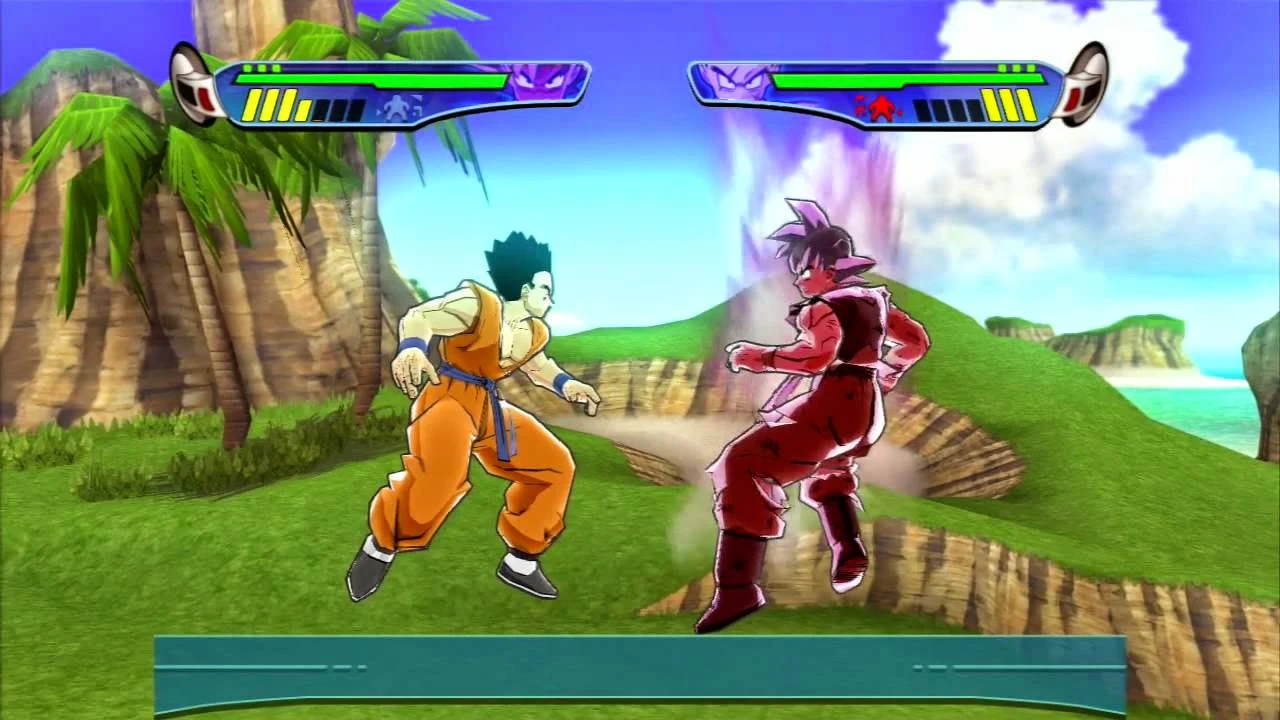
Task: Click the right player's purple character portrait
Action: (735, 80)
